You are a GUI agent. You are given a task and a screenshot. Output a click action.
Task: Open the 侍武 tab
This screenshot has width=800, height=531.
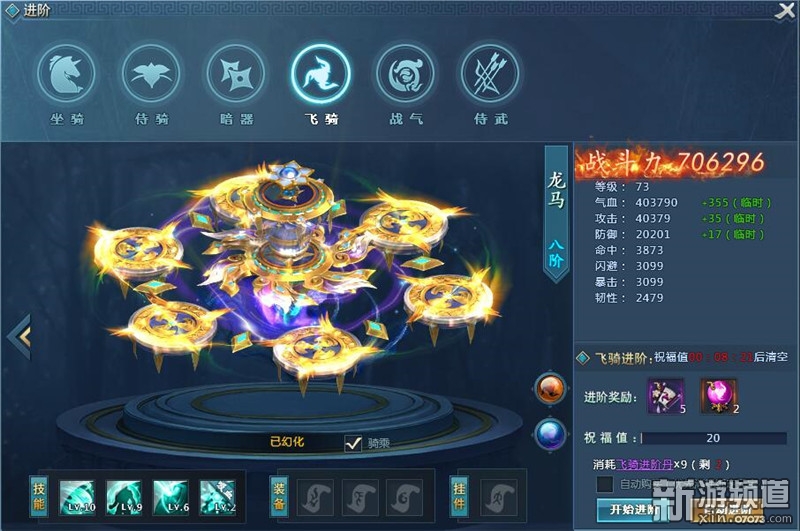[489, 73]
